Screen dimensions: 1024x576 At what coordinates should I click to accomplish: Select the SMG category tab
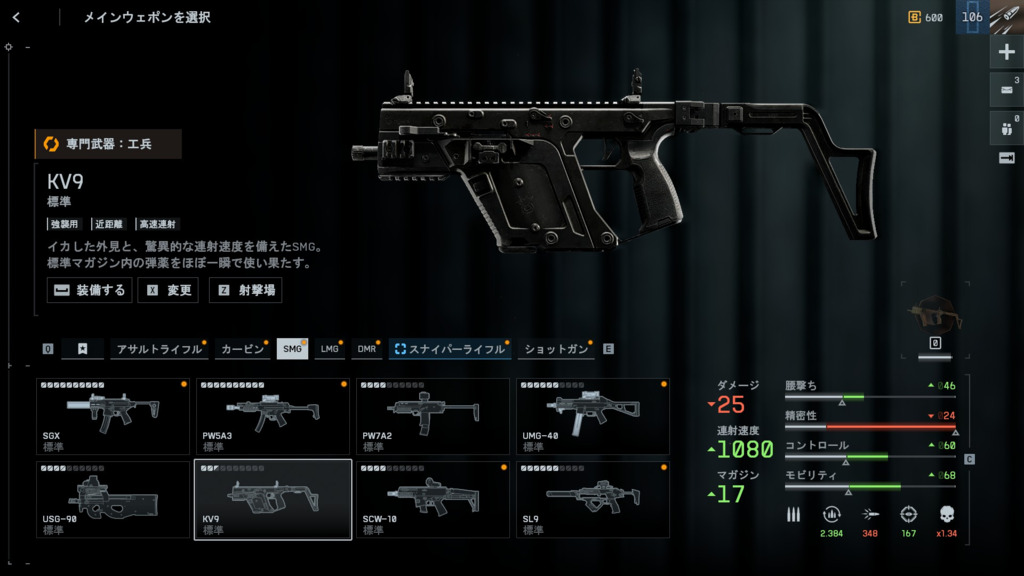pyautogui.click(x=292, y=349)
